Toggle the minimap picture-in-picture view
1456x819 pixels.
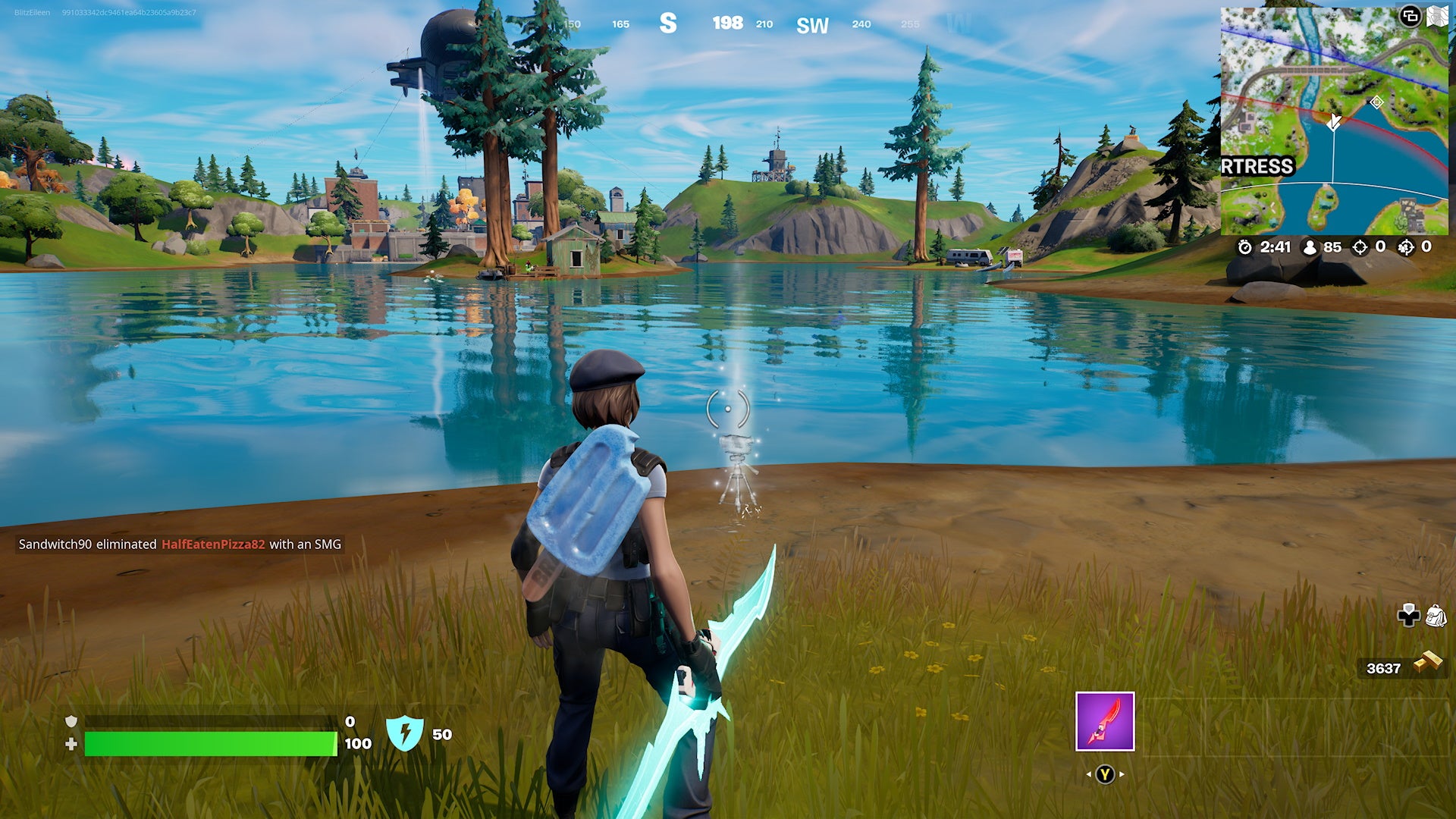[x=1412, y=17]
